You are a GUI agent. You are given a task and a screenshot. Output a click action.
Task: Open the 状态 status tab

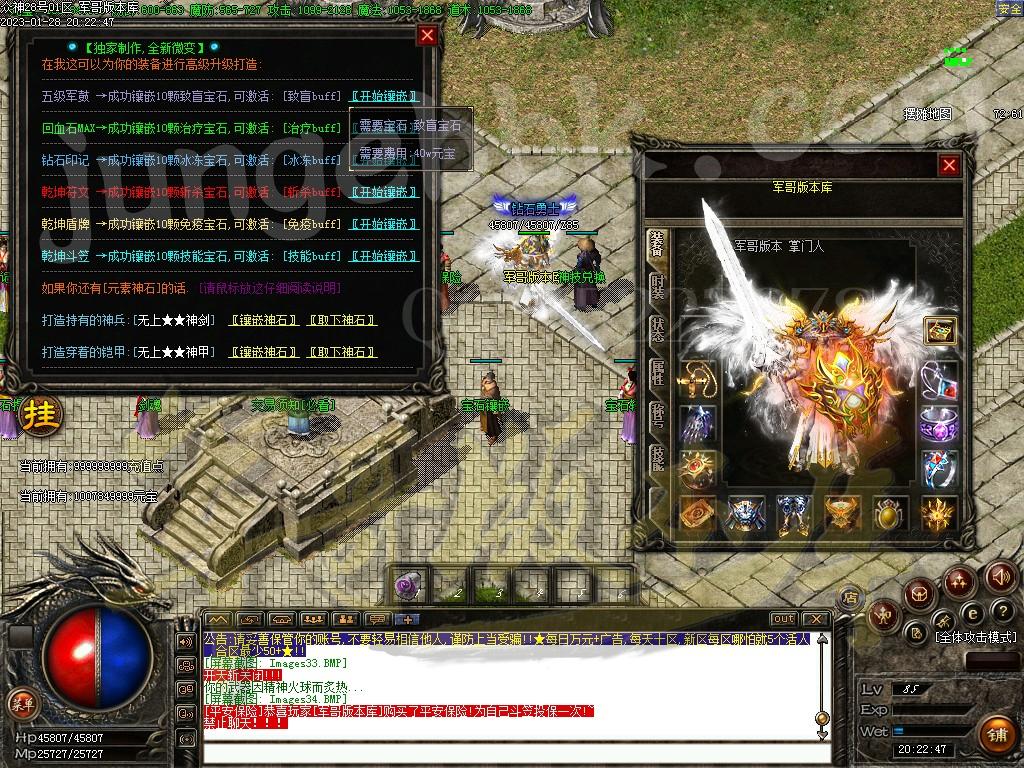click(657, 330)
